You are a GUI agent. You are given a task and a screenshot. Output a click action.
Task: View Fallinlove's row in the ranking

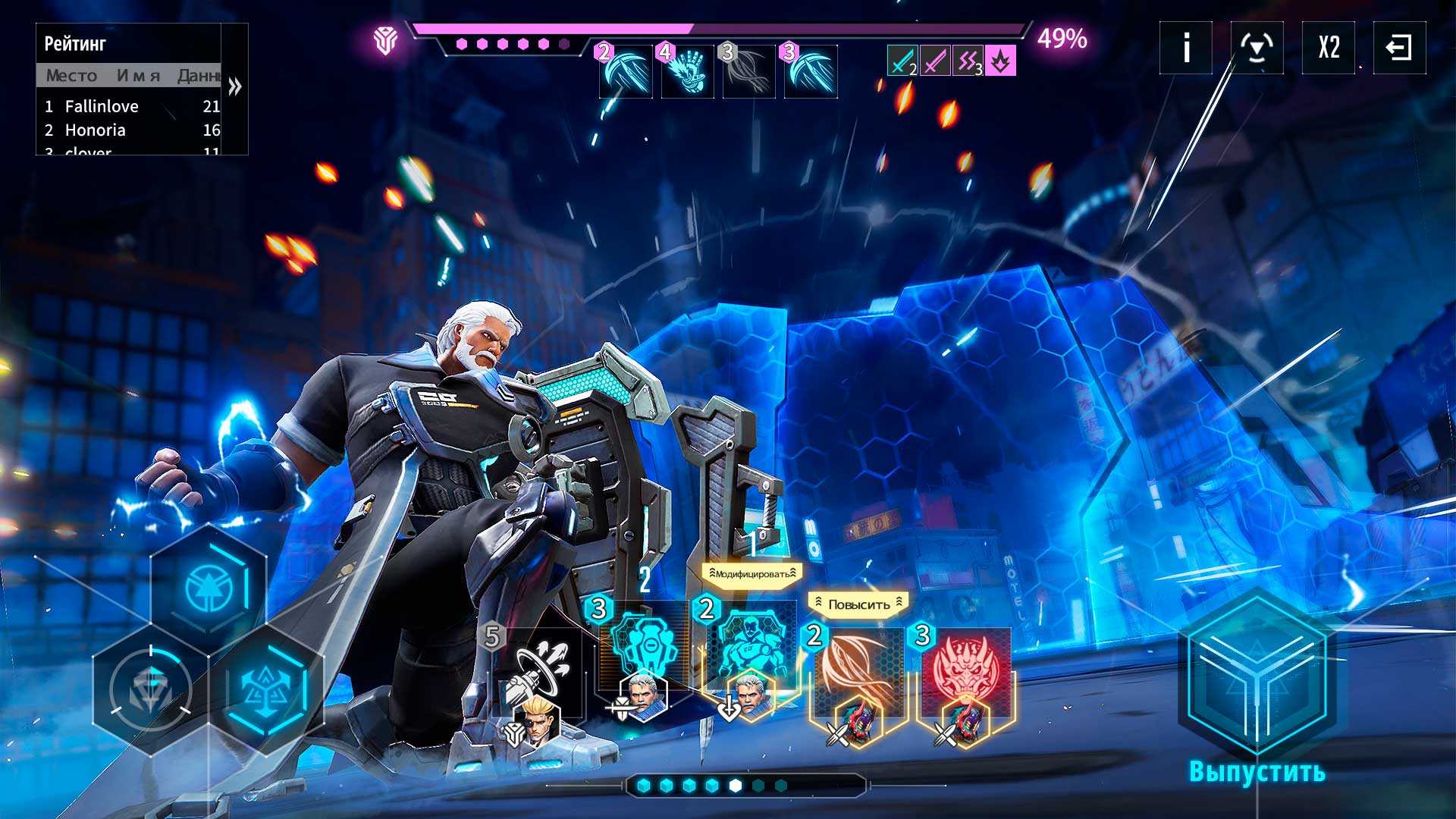(129, 106)
